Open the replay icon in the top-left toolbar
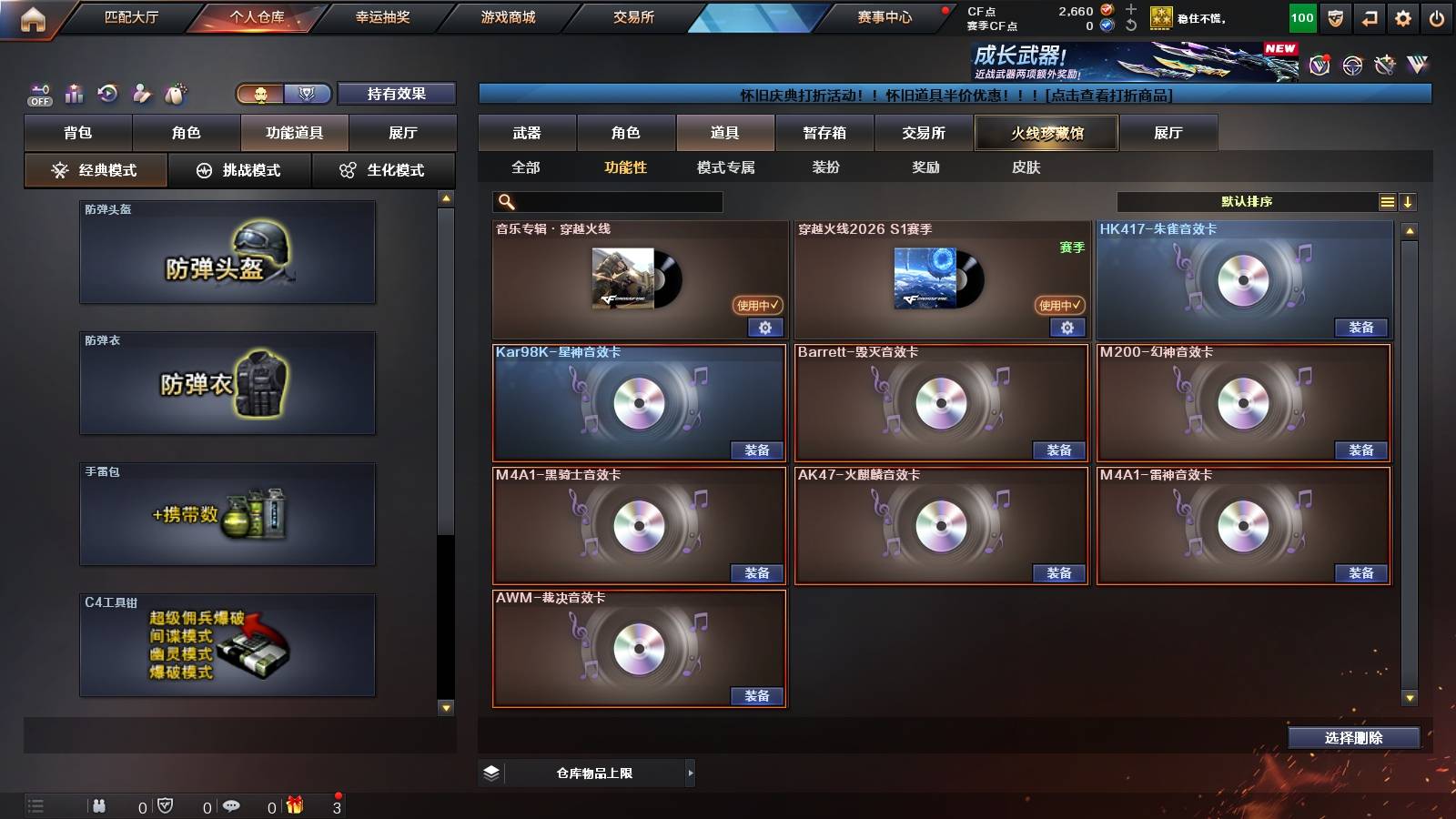 [x=107, y=94]
